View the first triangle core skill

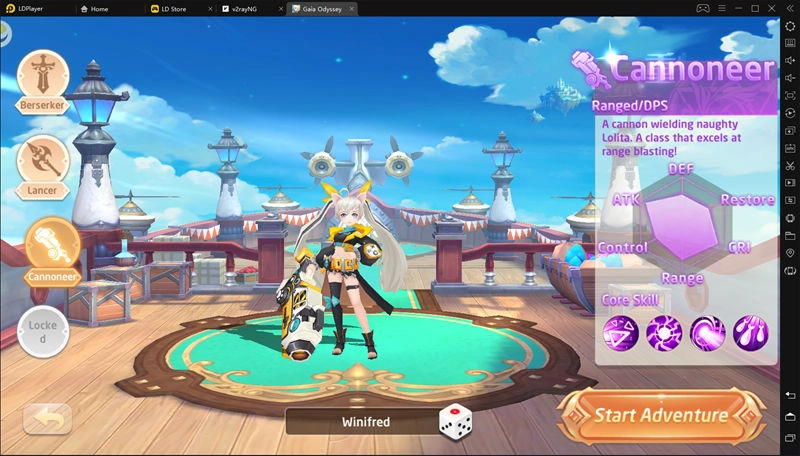pos(620,331)
